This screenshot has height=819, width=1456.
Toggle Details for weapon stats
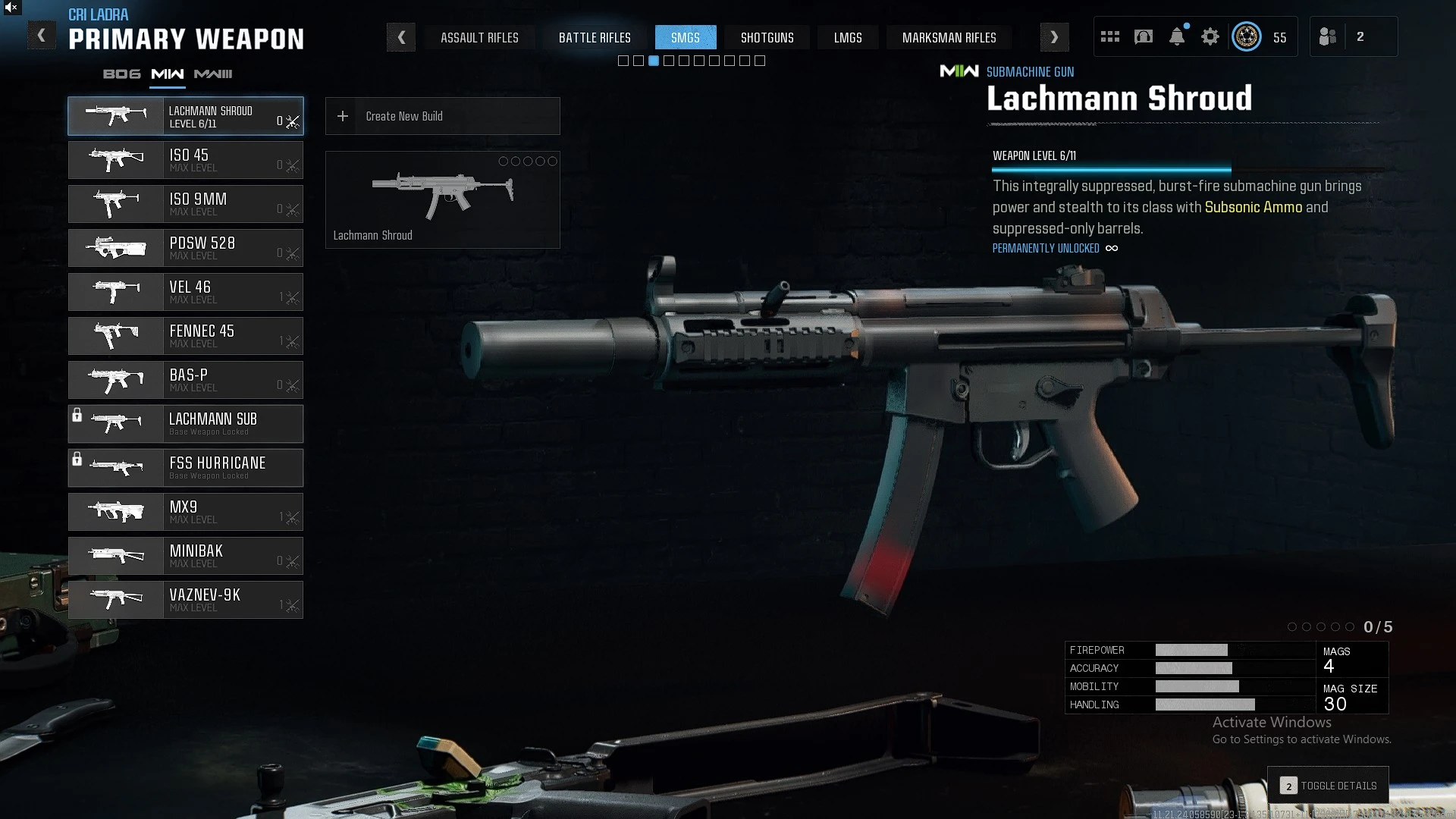(1329, 786)
